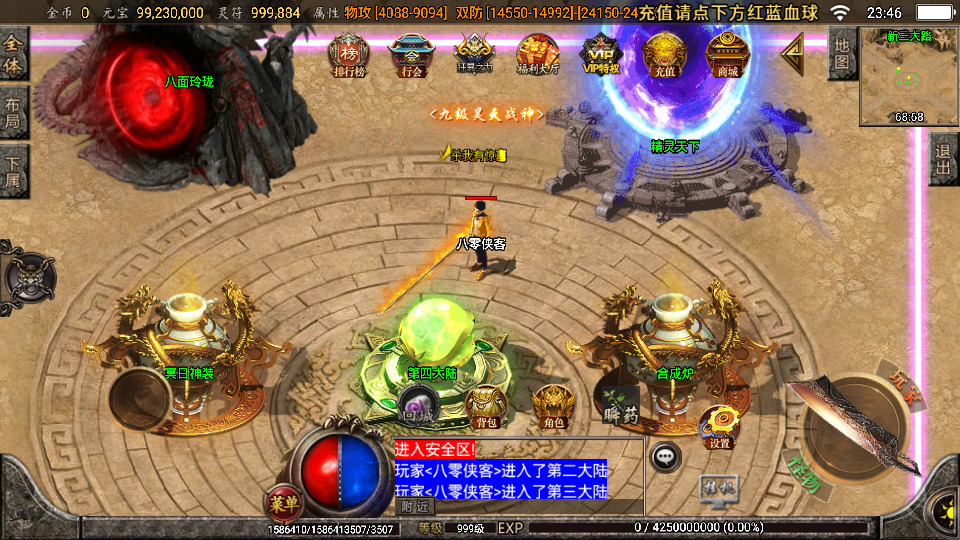Open the 排行榜 ranking icon
Screen dimensions: 960x540
pyautogui.click(x=349, y=55)
